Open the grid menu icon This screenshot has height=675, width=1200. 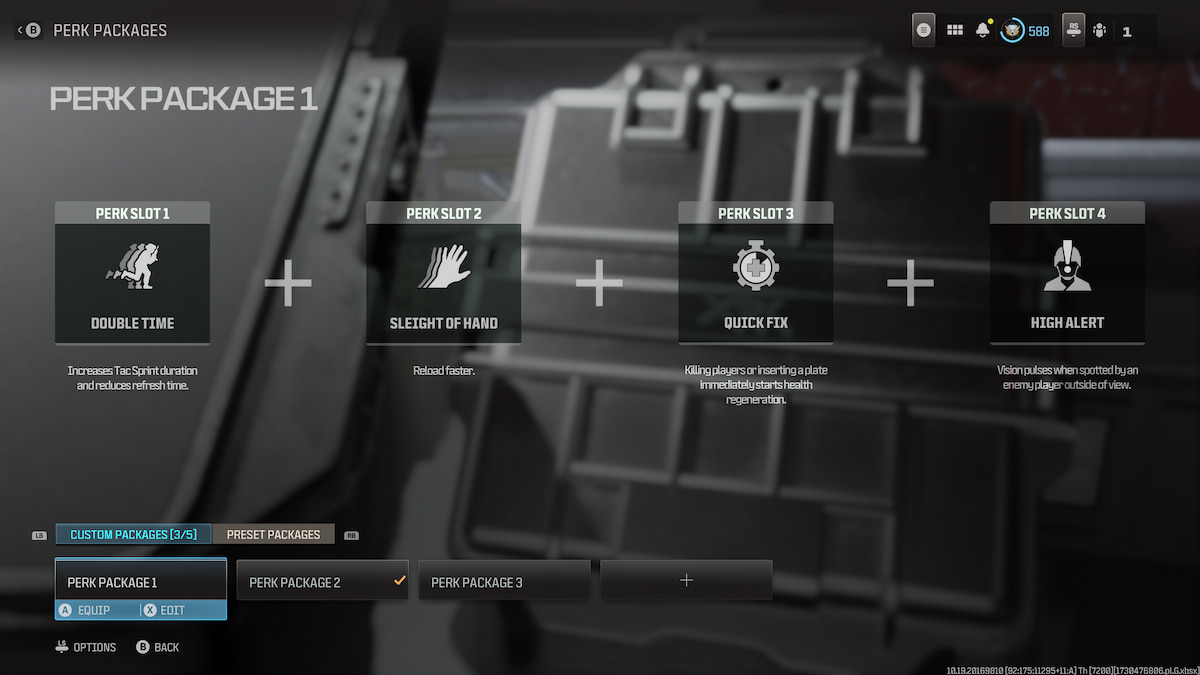click(x=955, y=31)
